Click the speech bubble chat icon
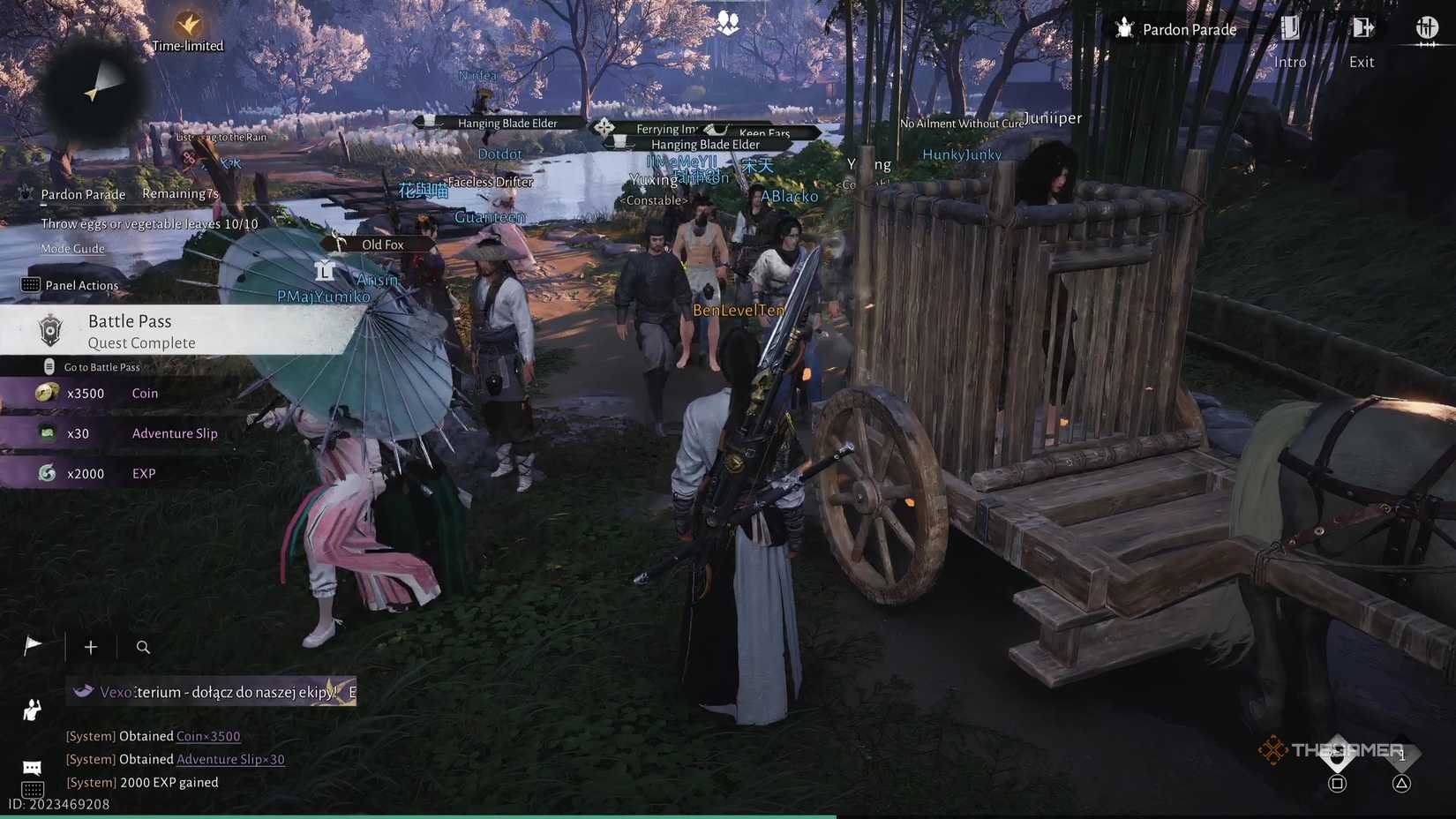The height and width of the screenshot is (819, 1456). click(31, 766)
